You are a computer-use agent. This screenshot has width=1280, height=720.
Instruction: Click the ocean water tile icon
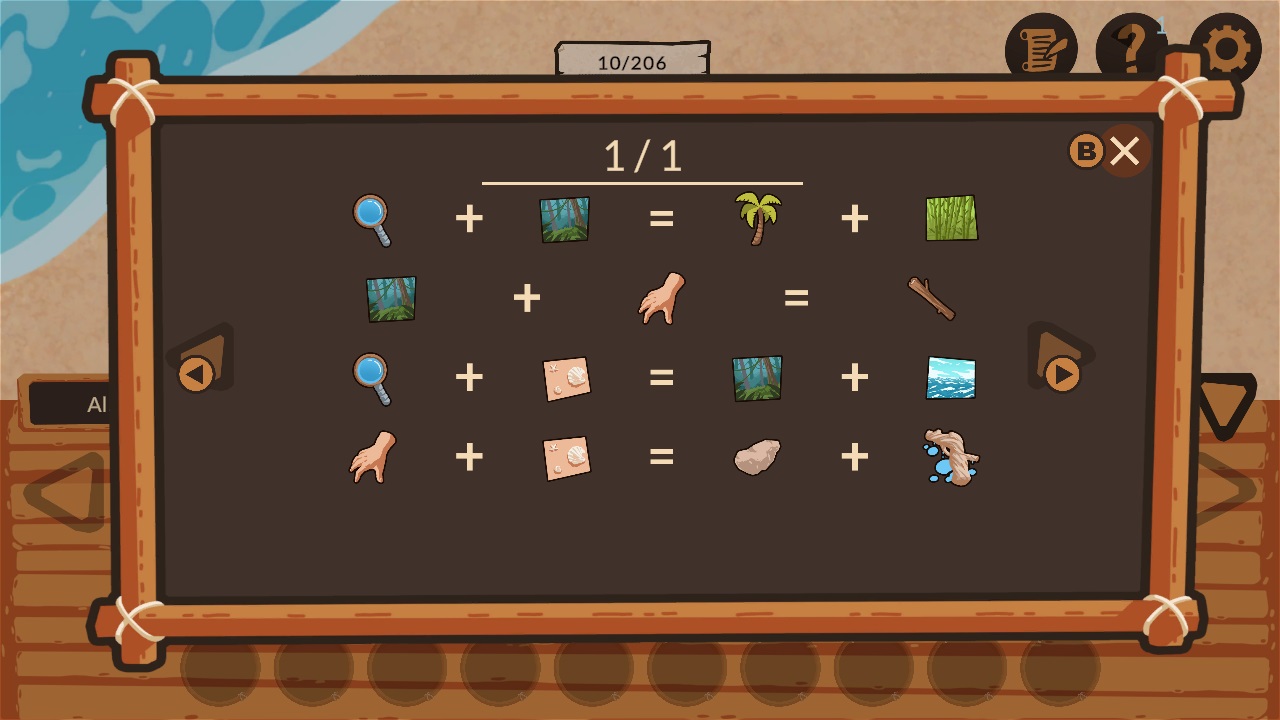(947, 377)
